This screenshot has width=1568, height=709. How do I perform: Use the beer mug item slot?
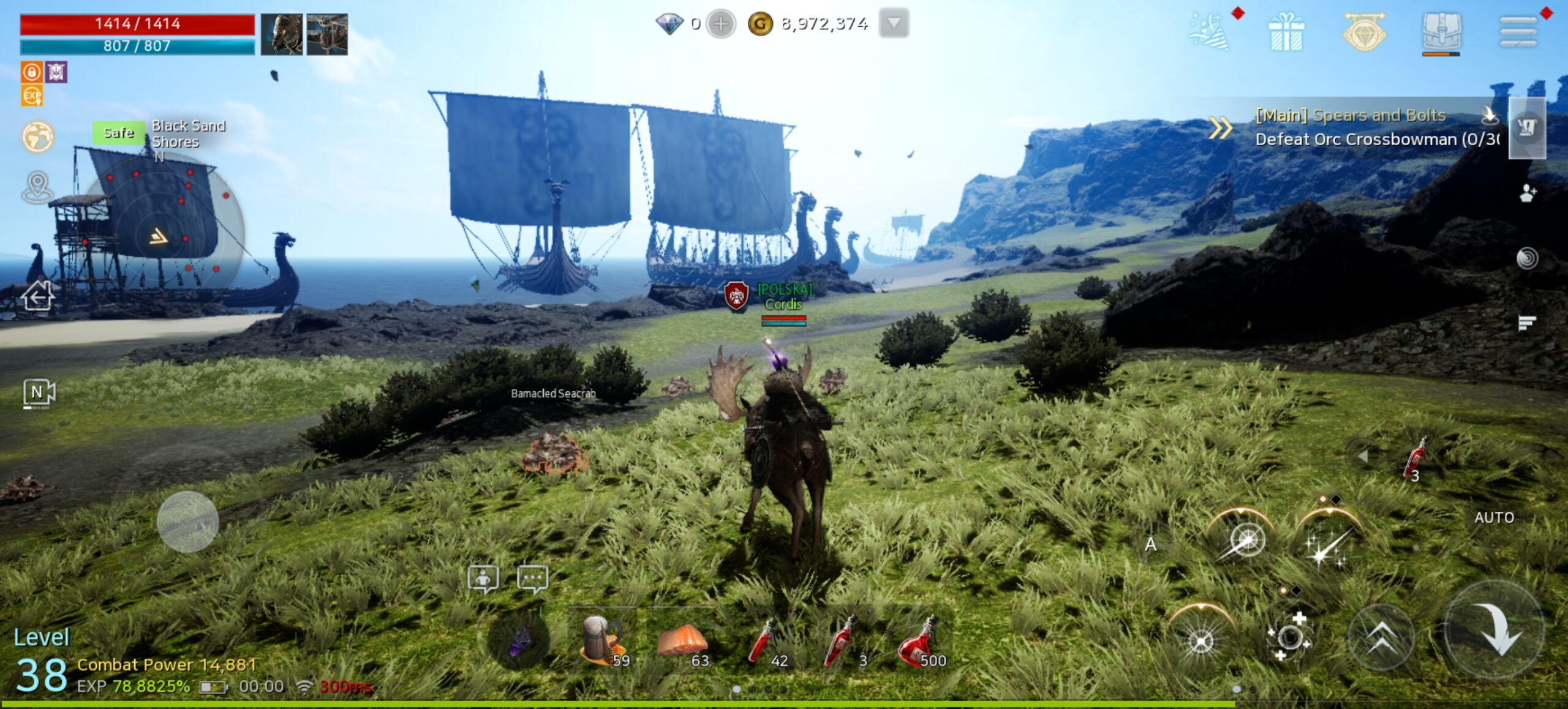[603, 642]
